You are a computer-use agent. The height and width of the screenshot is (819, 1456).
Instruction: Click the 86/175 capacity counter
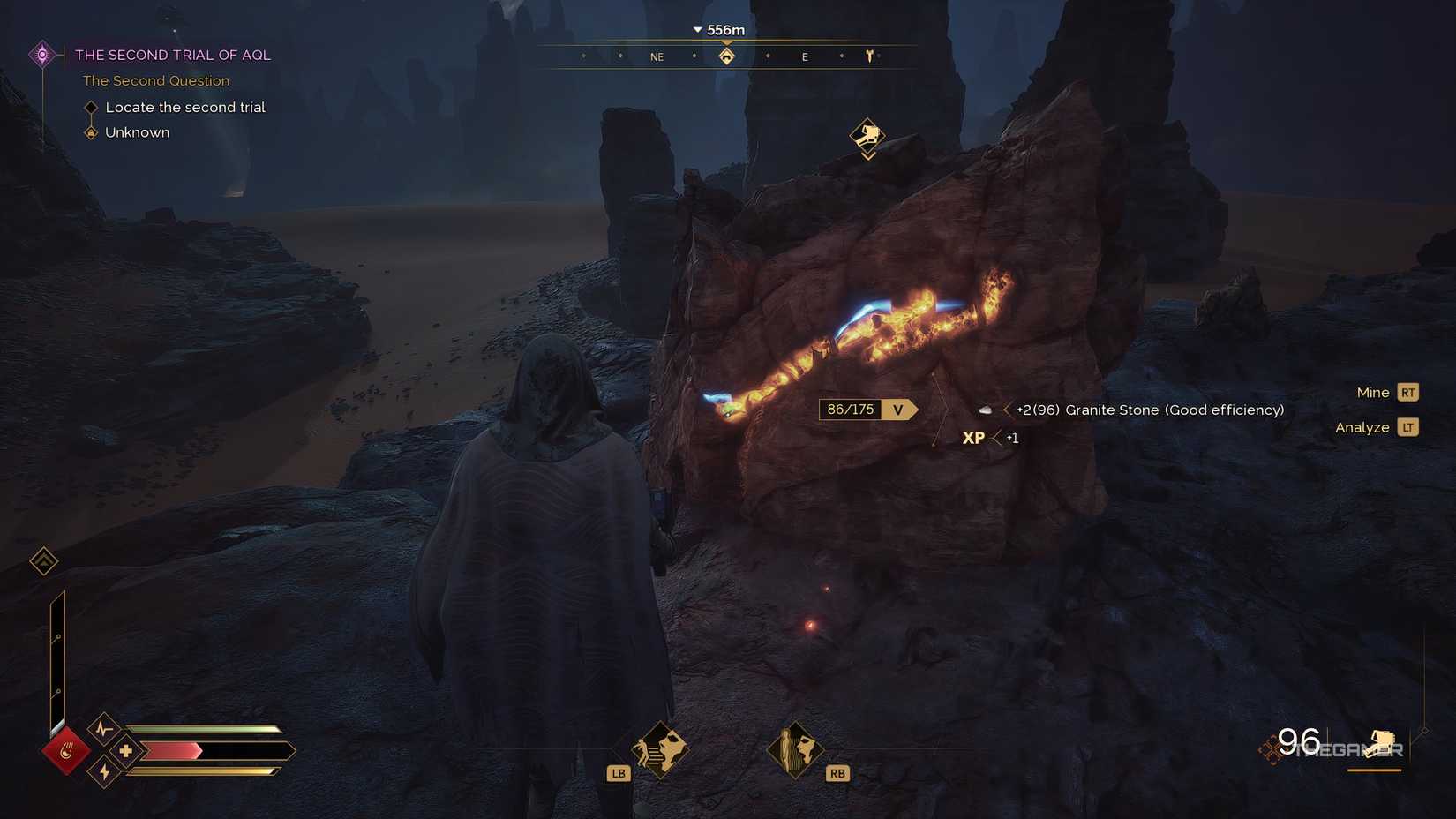tap(849, 409)
